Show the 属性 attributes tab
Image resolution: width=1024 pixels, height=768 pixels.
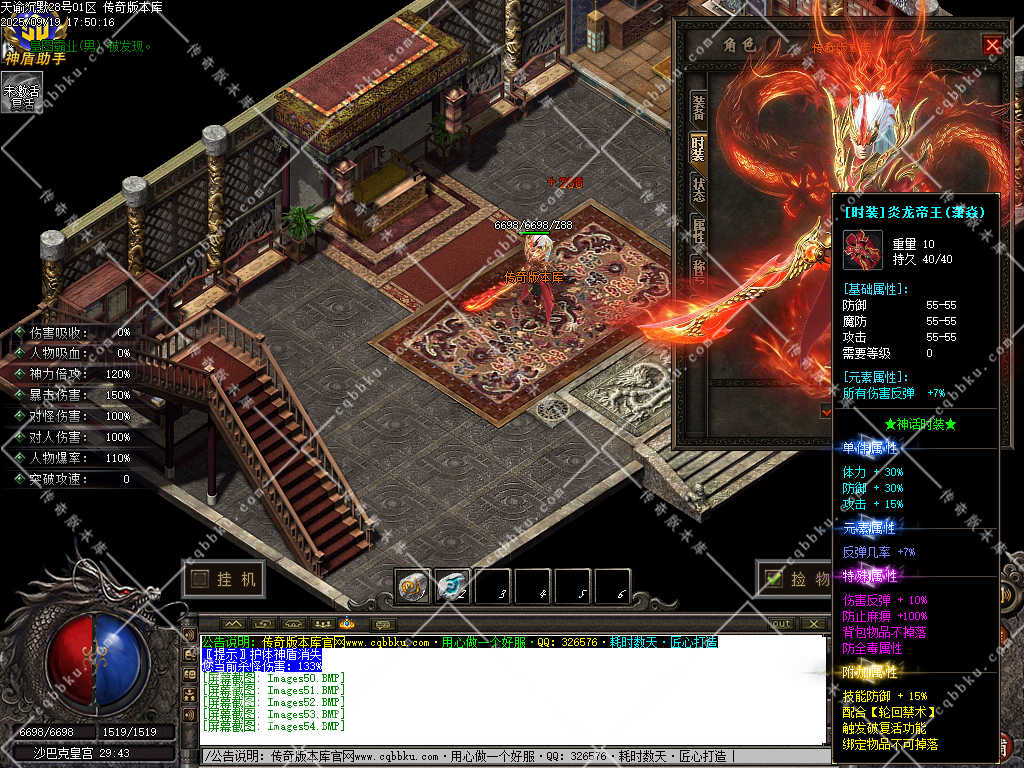click(x=698, y=231)
